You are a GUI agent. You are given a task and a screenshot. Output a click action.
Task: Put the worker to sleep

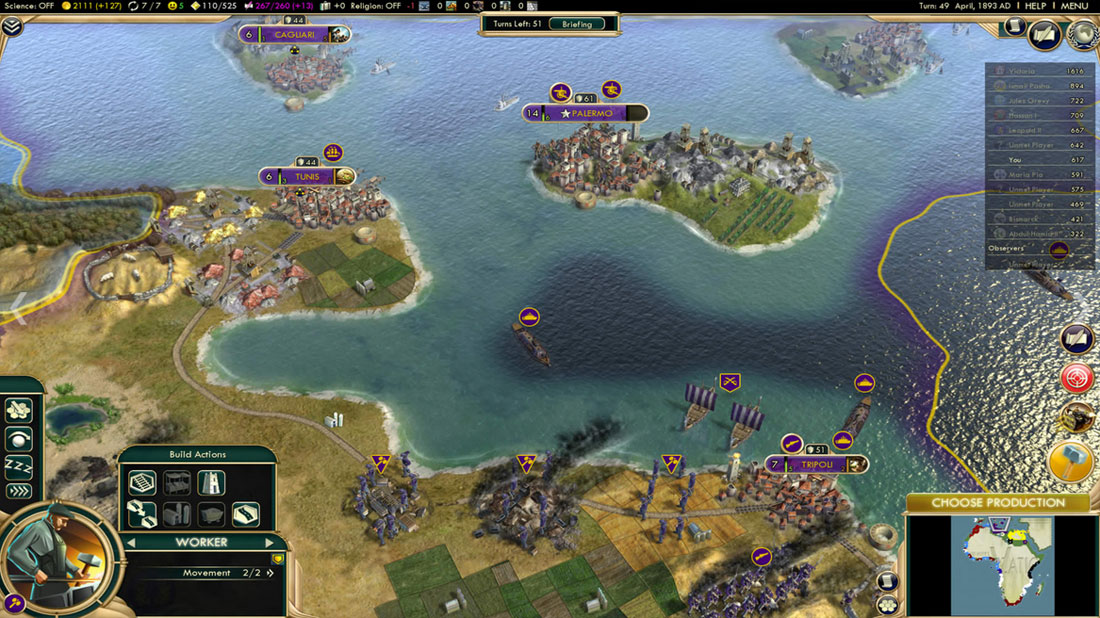tap(19, 465)
